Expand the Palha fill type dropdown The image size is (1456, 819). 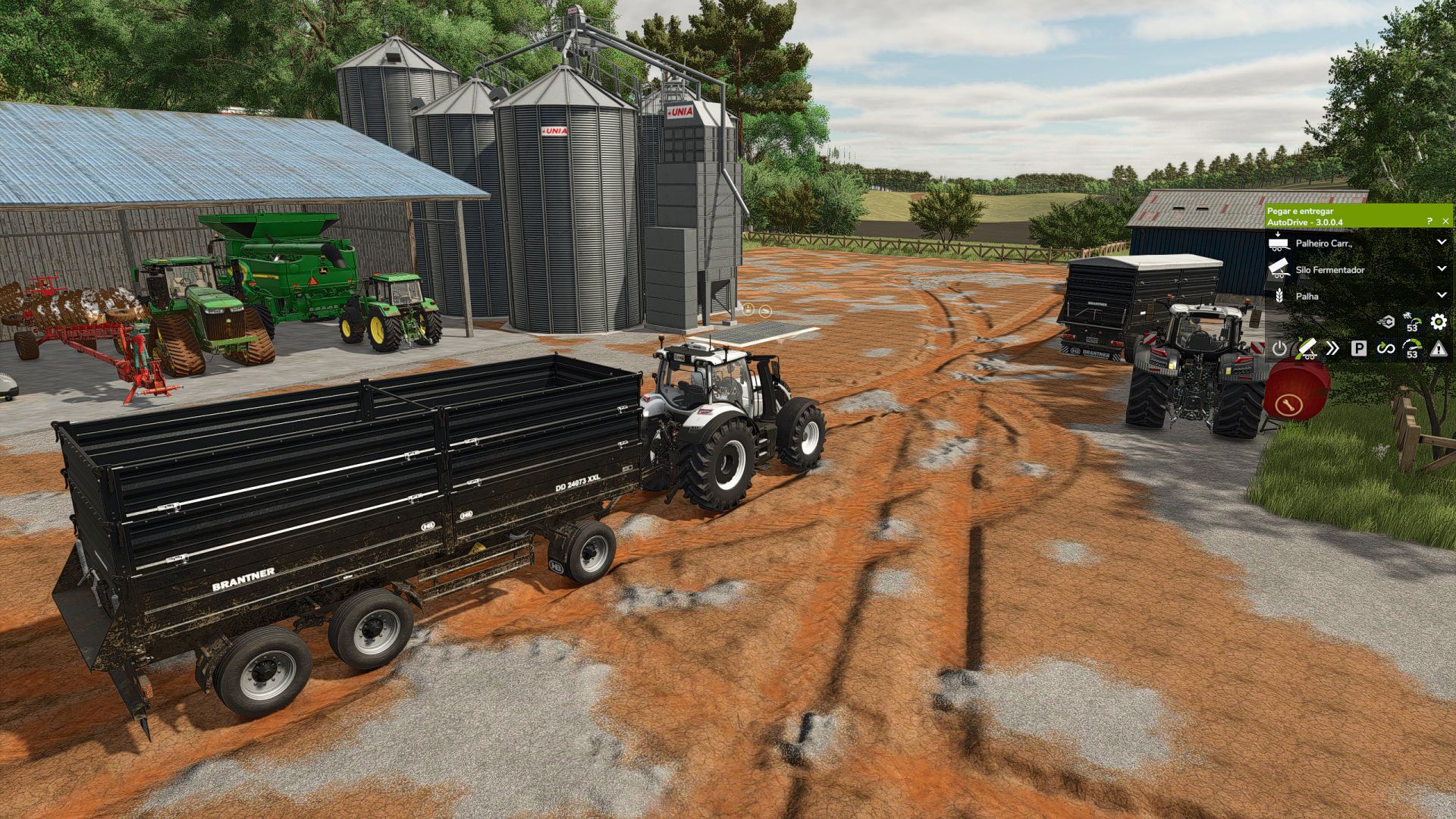[x=1442, y=296]
